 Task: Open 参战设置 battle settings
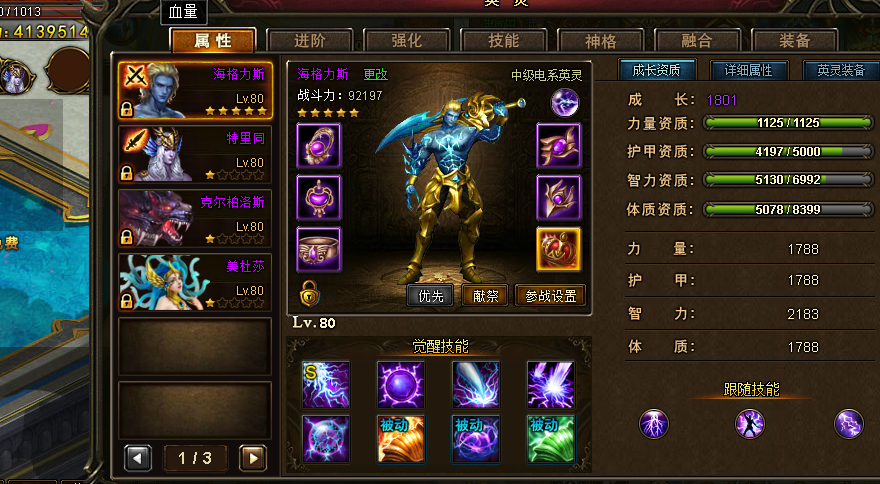[550, 296]
